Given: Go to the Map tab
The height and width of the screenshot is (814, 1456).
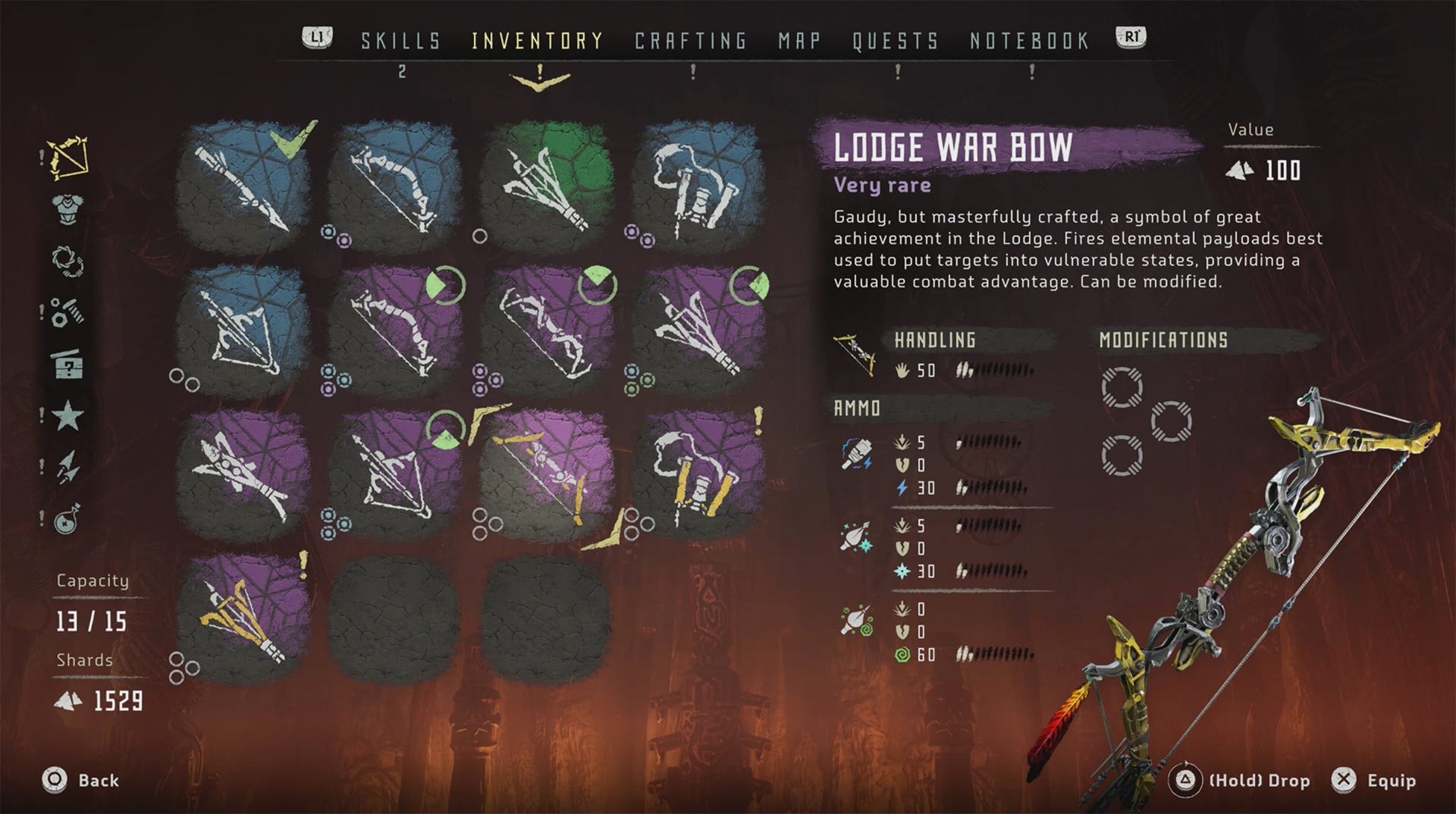Looking at the screenshot, I should click(x=799, y=41).
